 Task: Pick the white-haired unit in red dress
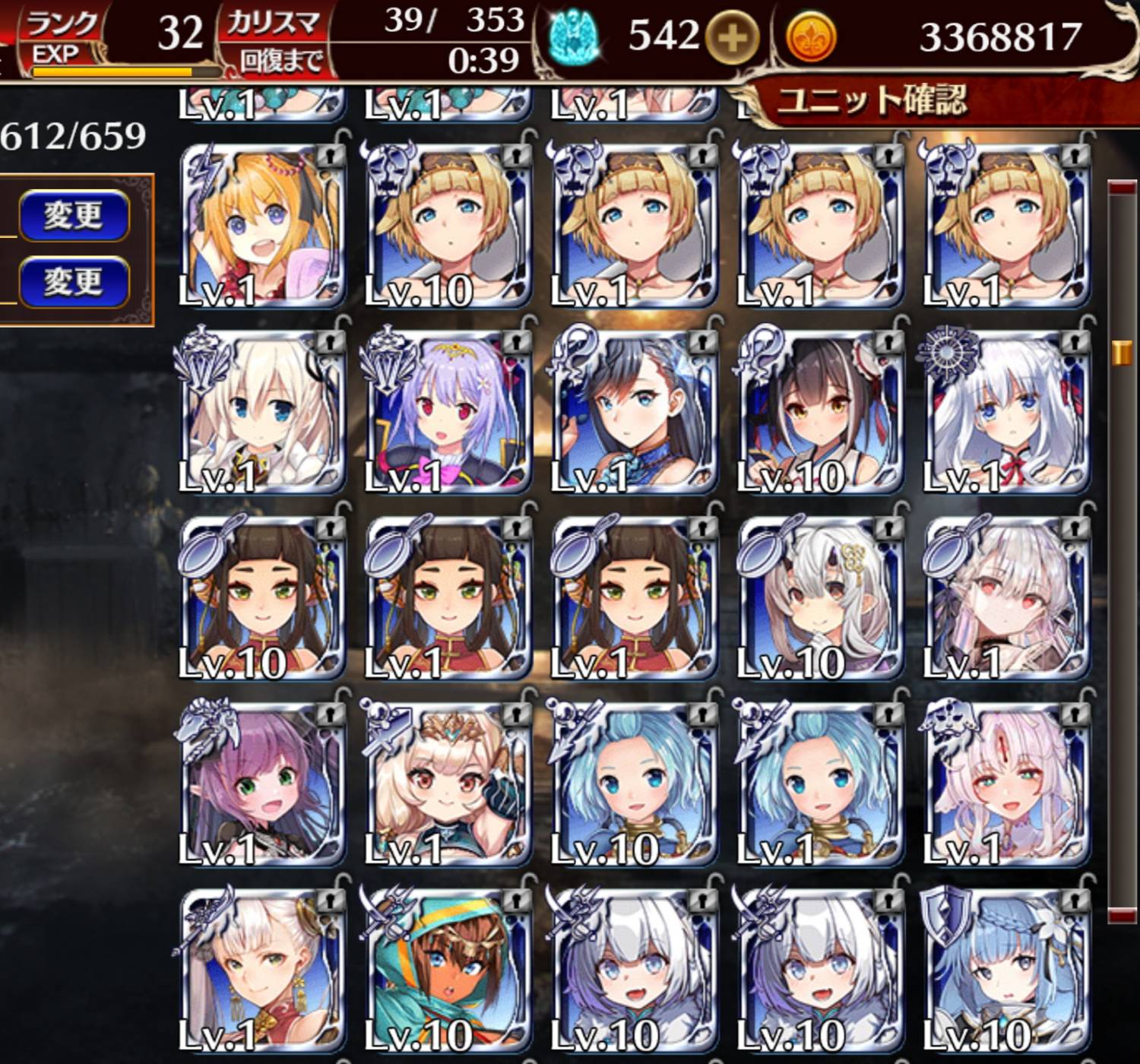click(x=262, y=971)
